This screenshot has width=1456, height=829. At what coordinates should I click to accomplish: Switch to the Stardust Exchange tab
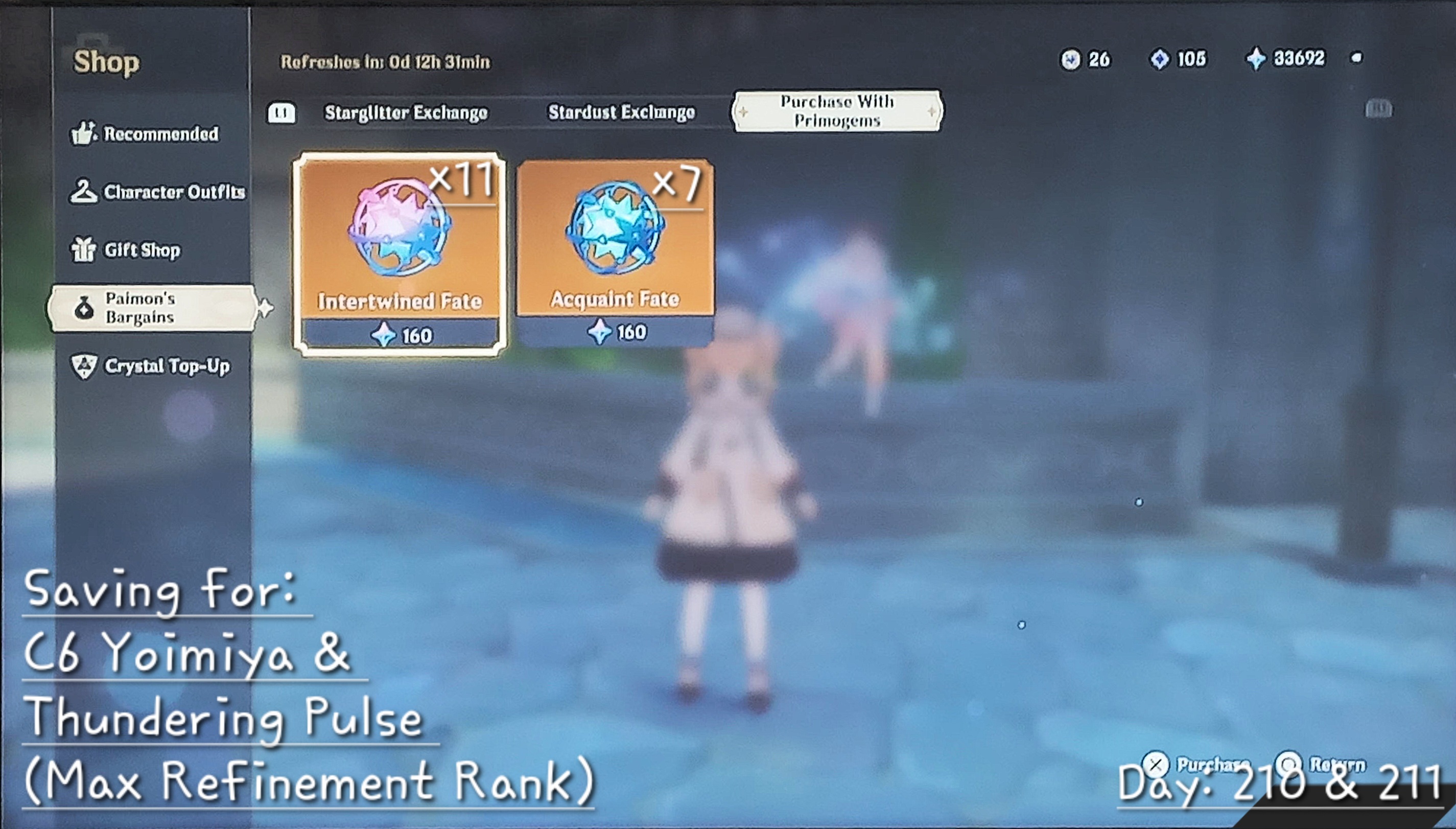621,111
